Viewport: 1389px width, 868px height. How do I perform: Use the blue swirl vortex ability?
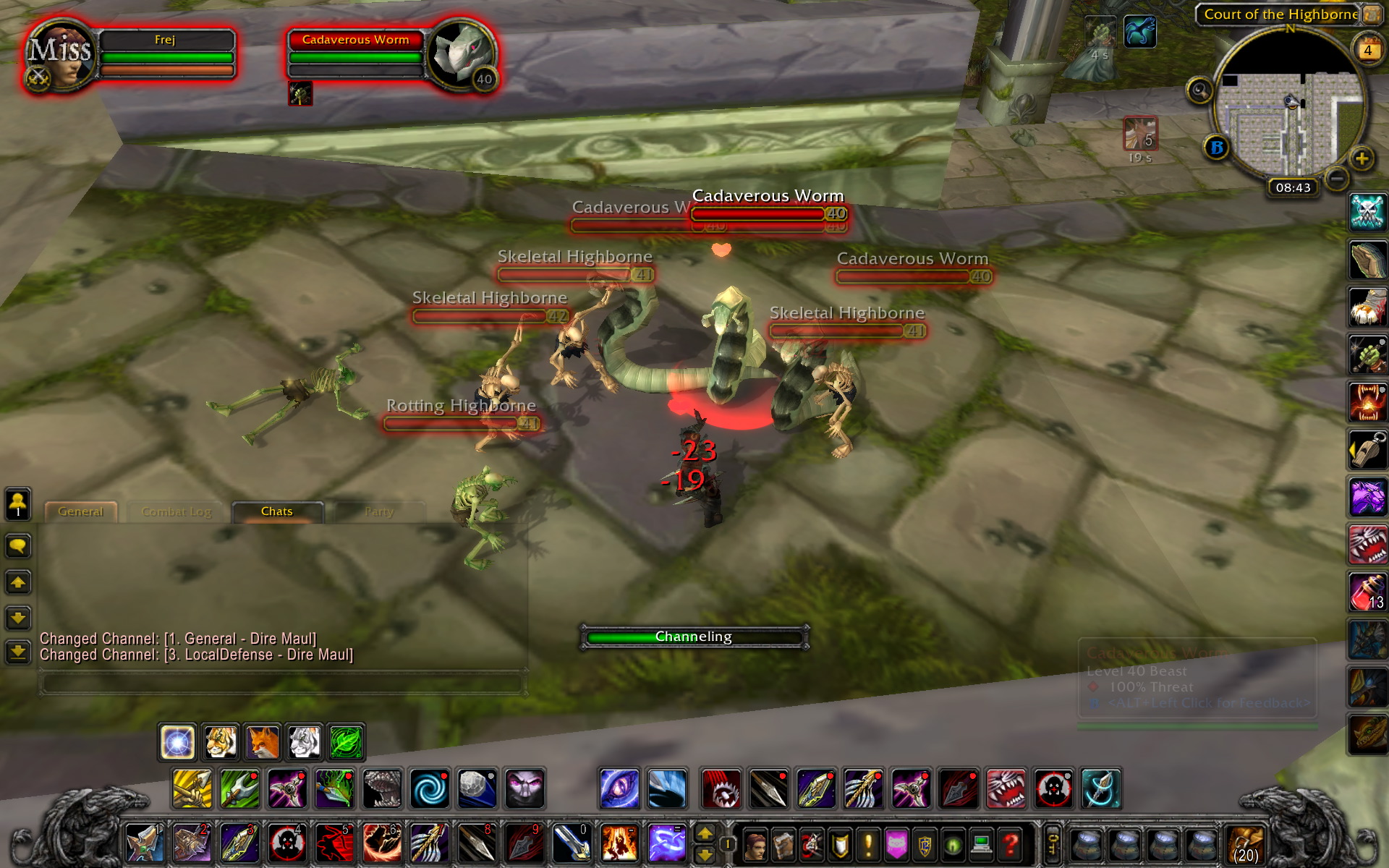pyautogui.click(x=430, y=788)
